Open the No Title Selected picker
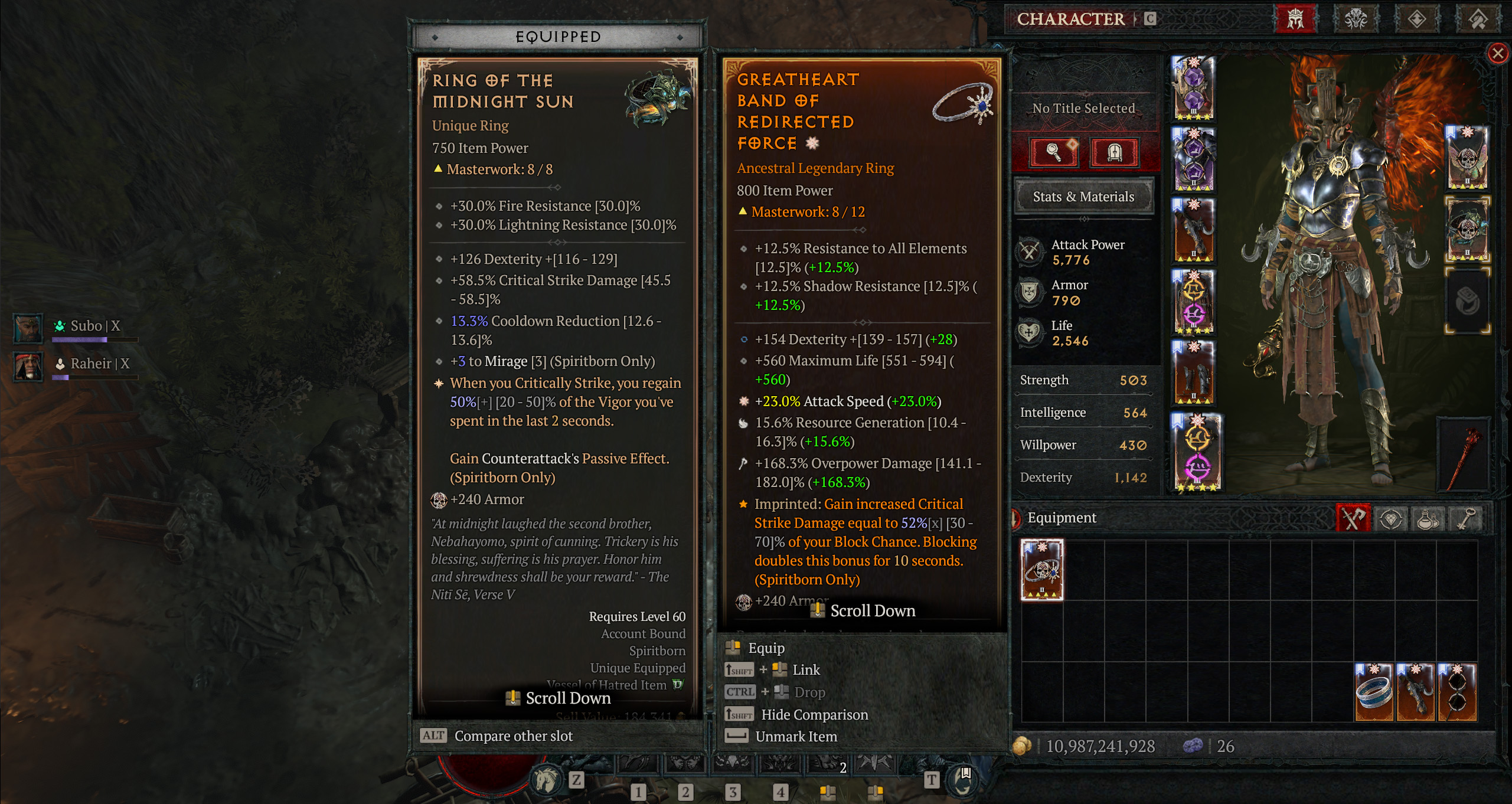The width and height of the screenshot is (1512, 804). click(x=1084, y=108)
